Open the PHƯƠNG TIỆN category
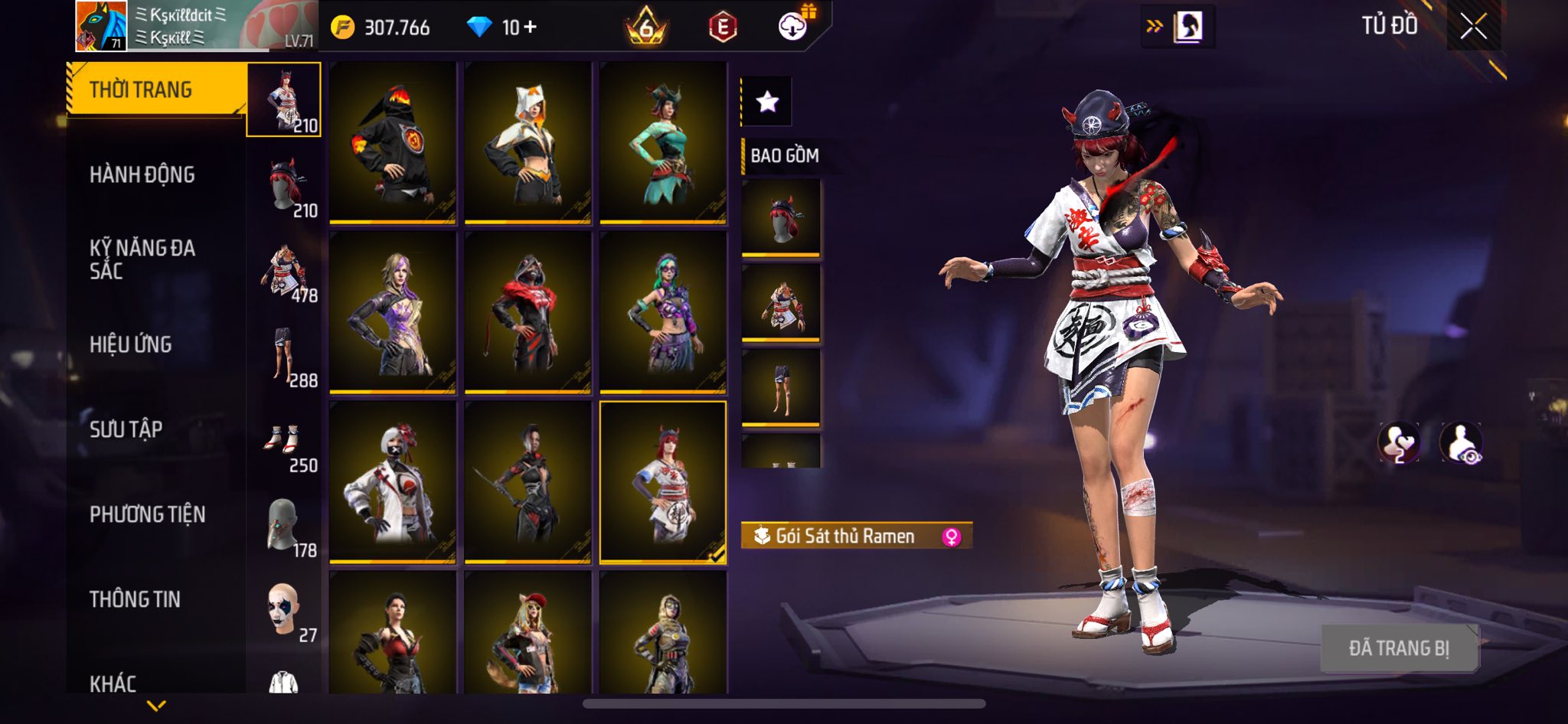This screenshot has height=724, width=1568. pos(148,514)
